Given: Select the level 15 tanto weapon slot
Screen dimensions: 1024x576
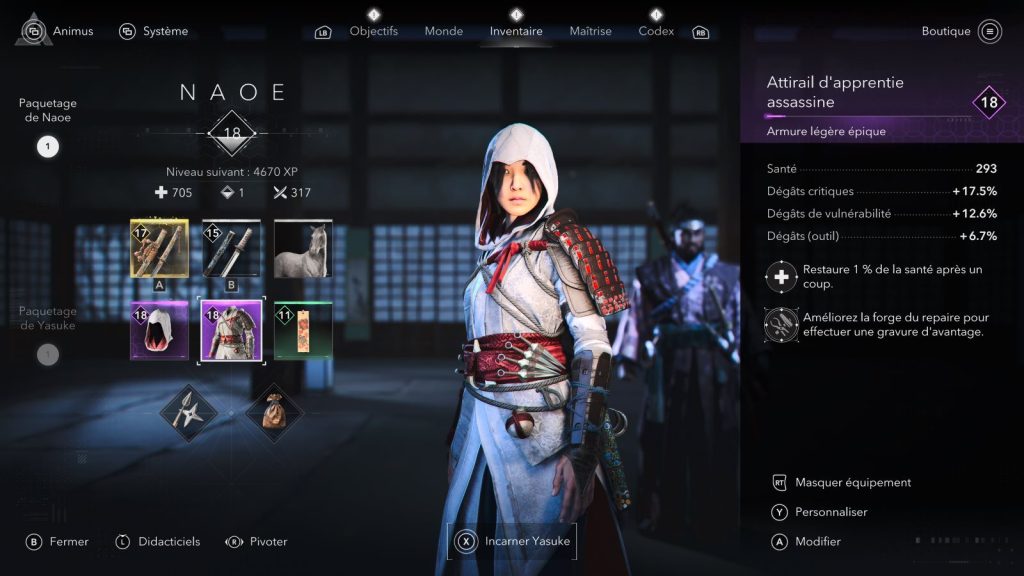Looking at the screenshot, I should [231, 249].
